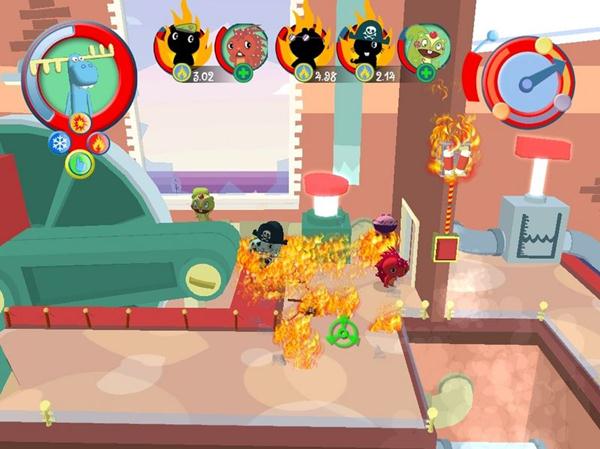Activate the snowflake ice ability
600x449 pixels.
point(57,142)
